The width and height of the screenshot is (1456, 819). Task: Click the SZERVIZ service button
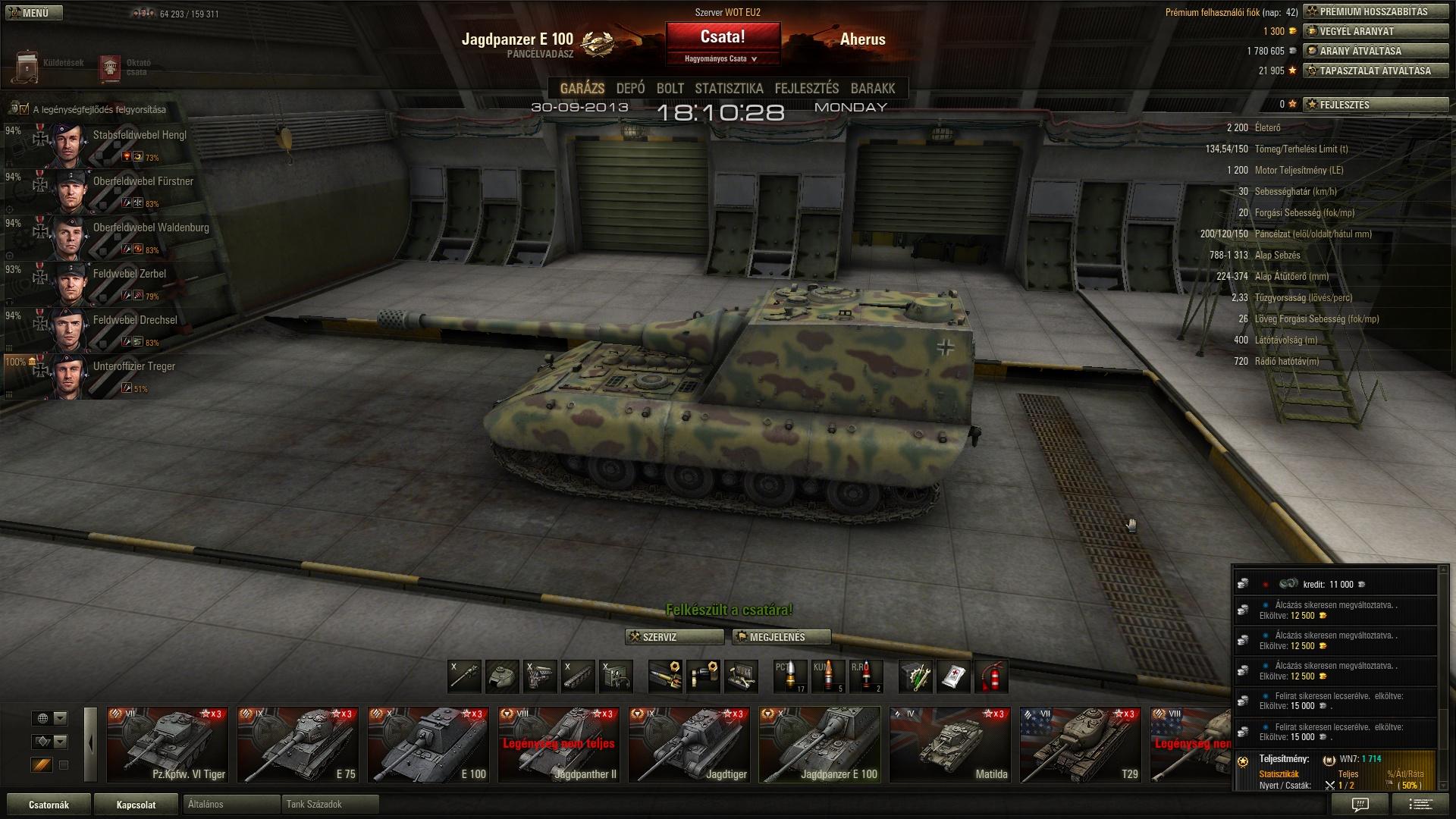[x=673, y=637]
